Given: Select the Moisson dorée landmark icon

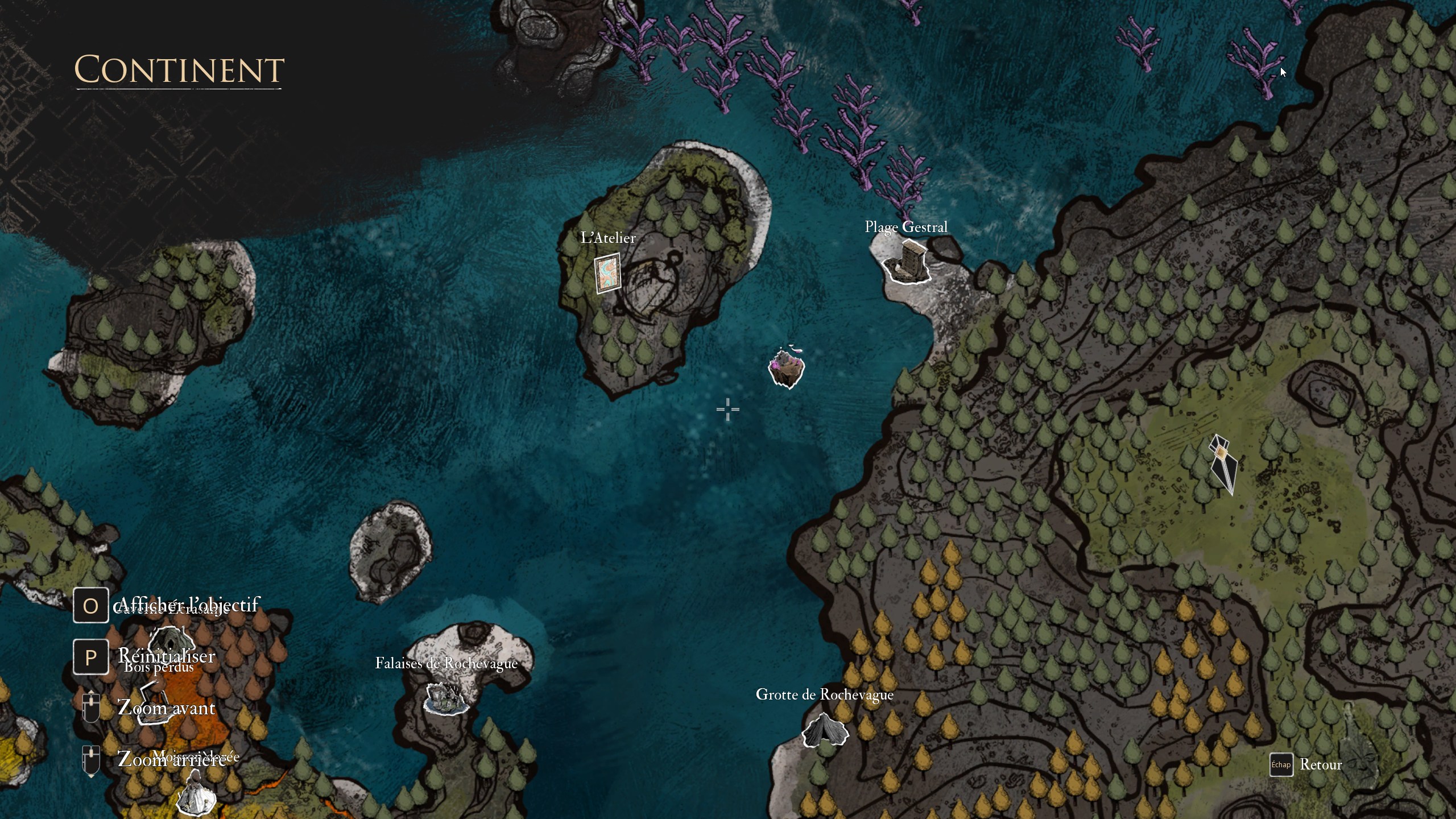Looking at the screenshot, I should tap(196, 796).
